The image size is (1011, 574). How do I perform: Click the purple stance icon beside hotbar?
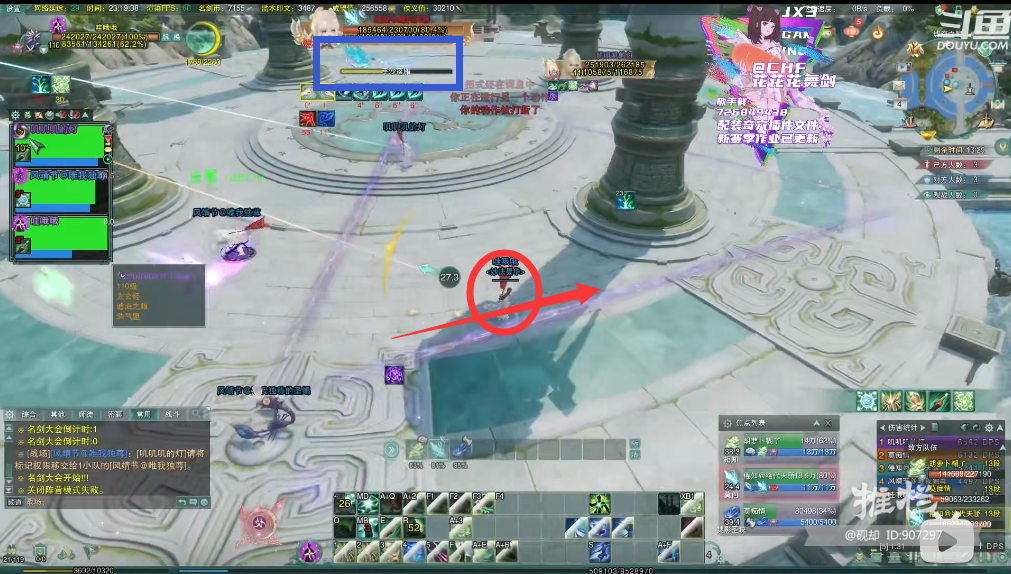pyautogui.click(x=311, y=550)
